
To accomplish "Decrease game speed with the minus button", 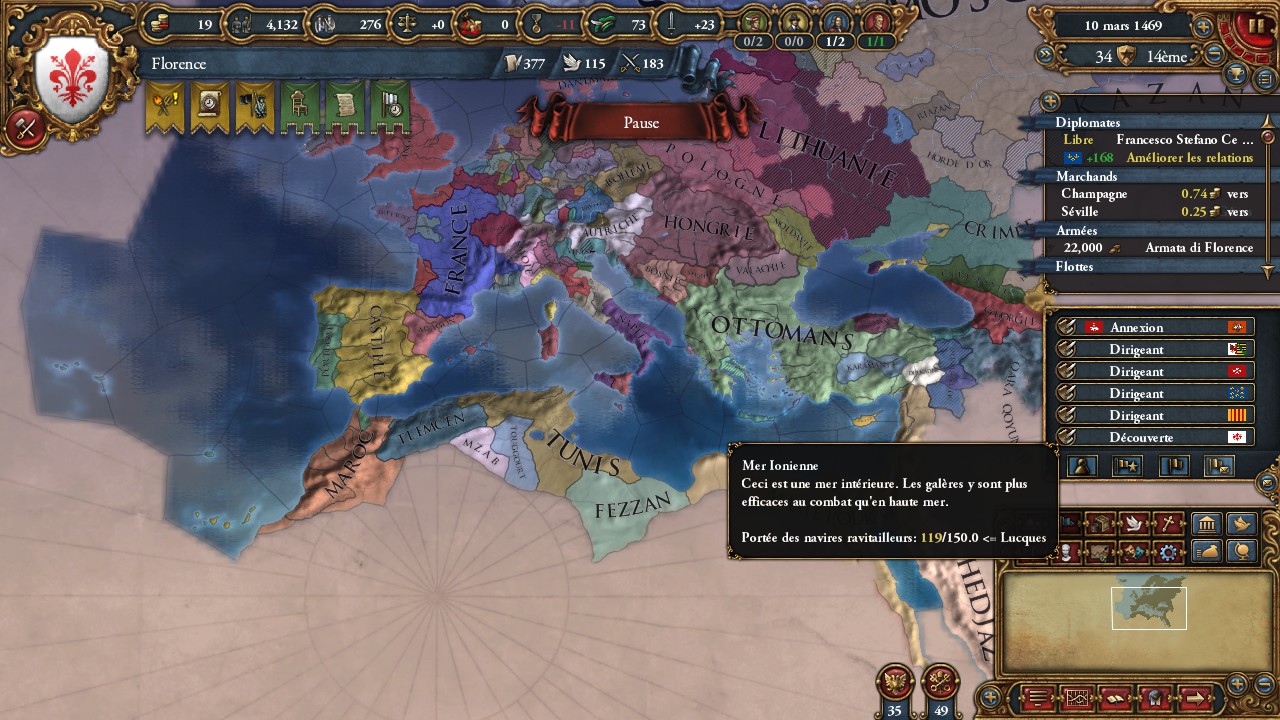I will (x=1215, y=56).
